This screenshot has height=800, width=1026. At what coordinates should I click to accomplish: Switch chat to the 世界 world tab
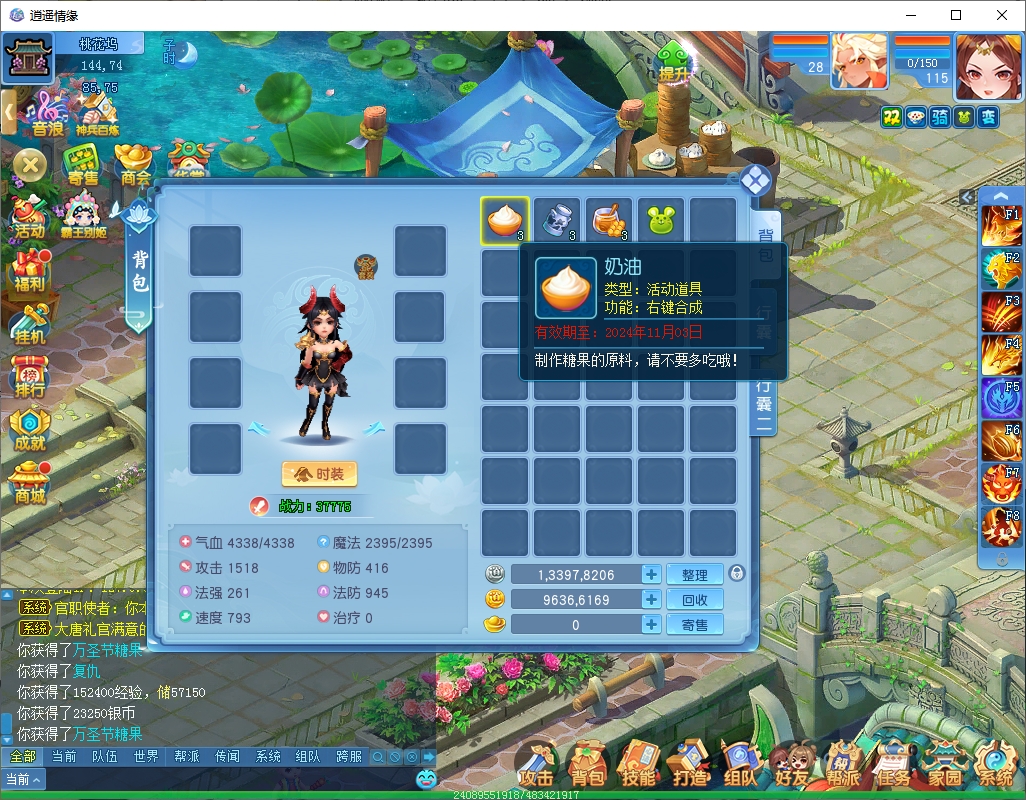(x=146, y=757)
